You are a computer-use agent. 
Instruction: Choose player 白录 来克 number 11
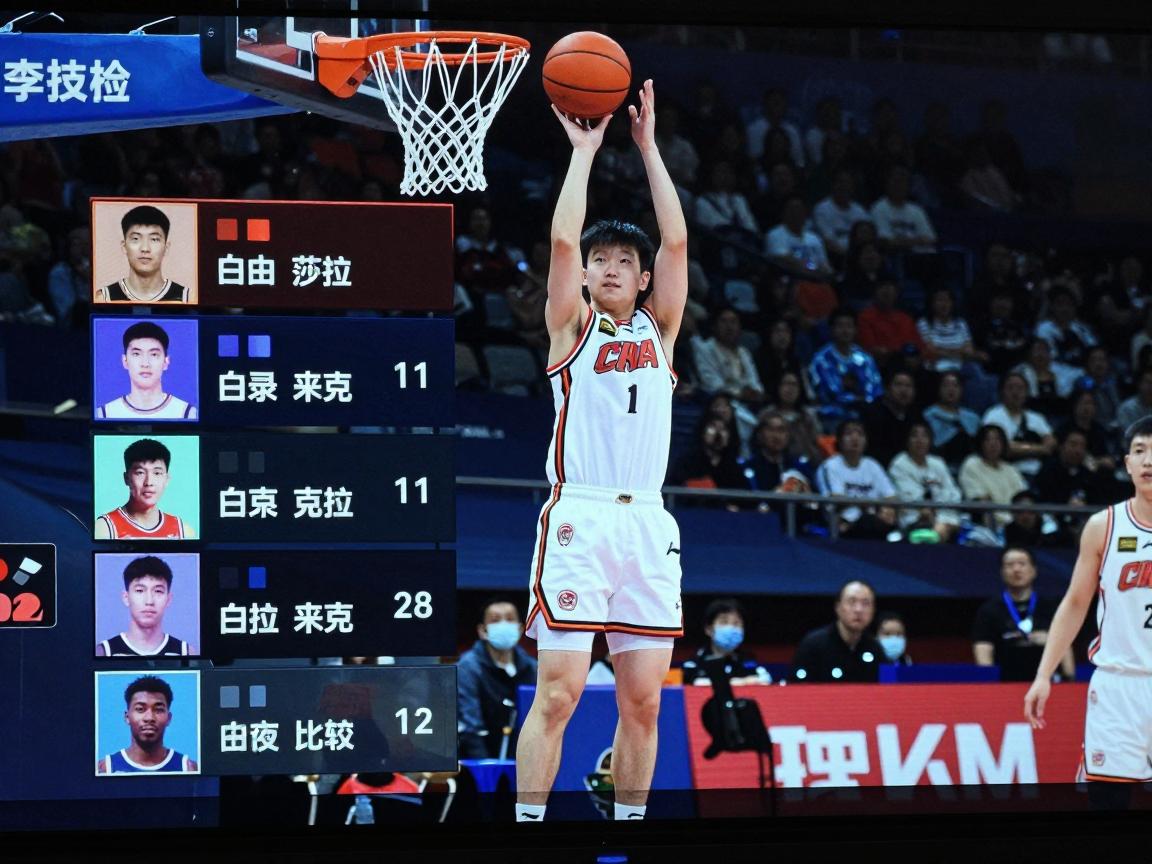click(273, 370)
